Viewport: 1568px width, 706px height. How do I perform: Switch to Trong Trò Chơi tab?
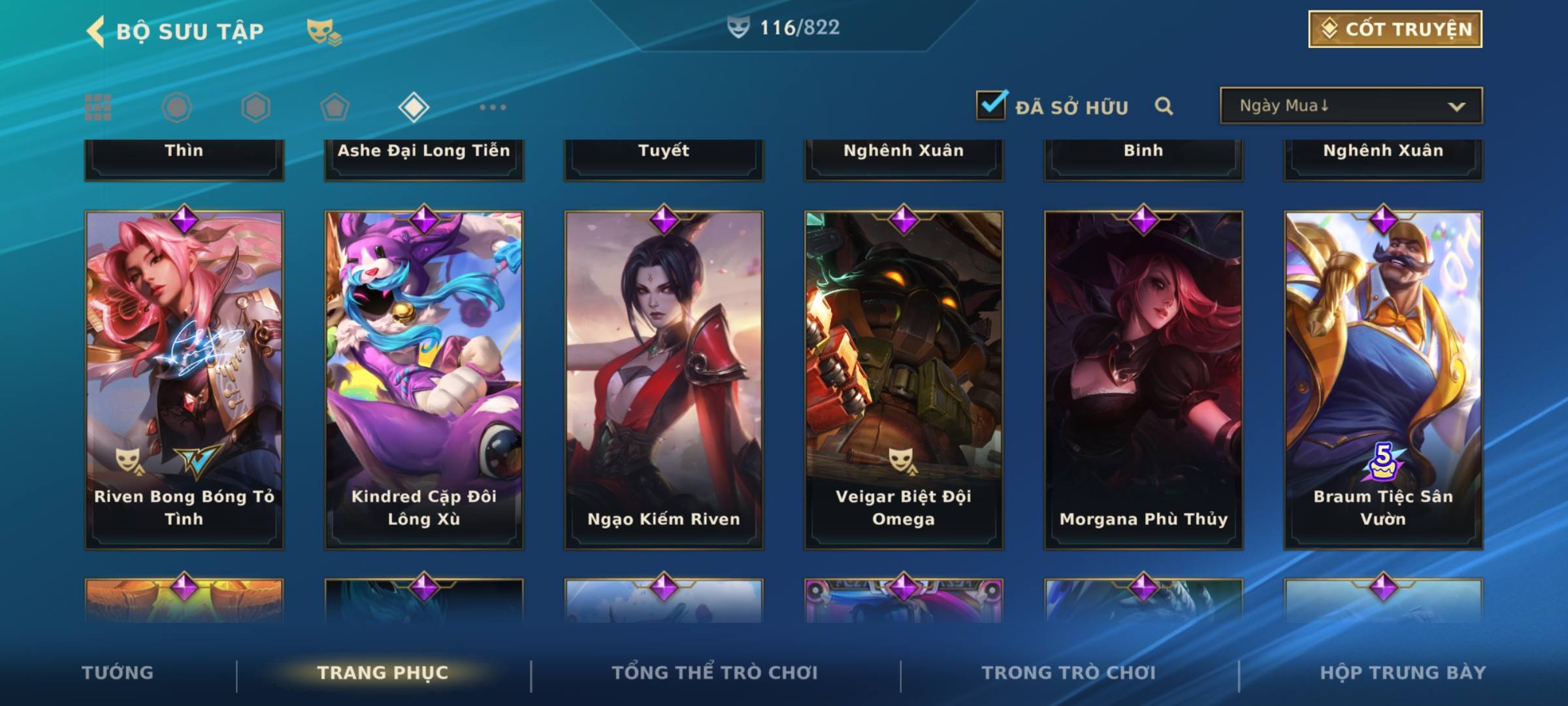(1069, 673)
